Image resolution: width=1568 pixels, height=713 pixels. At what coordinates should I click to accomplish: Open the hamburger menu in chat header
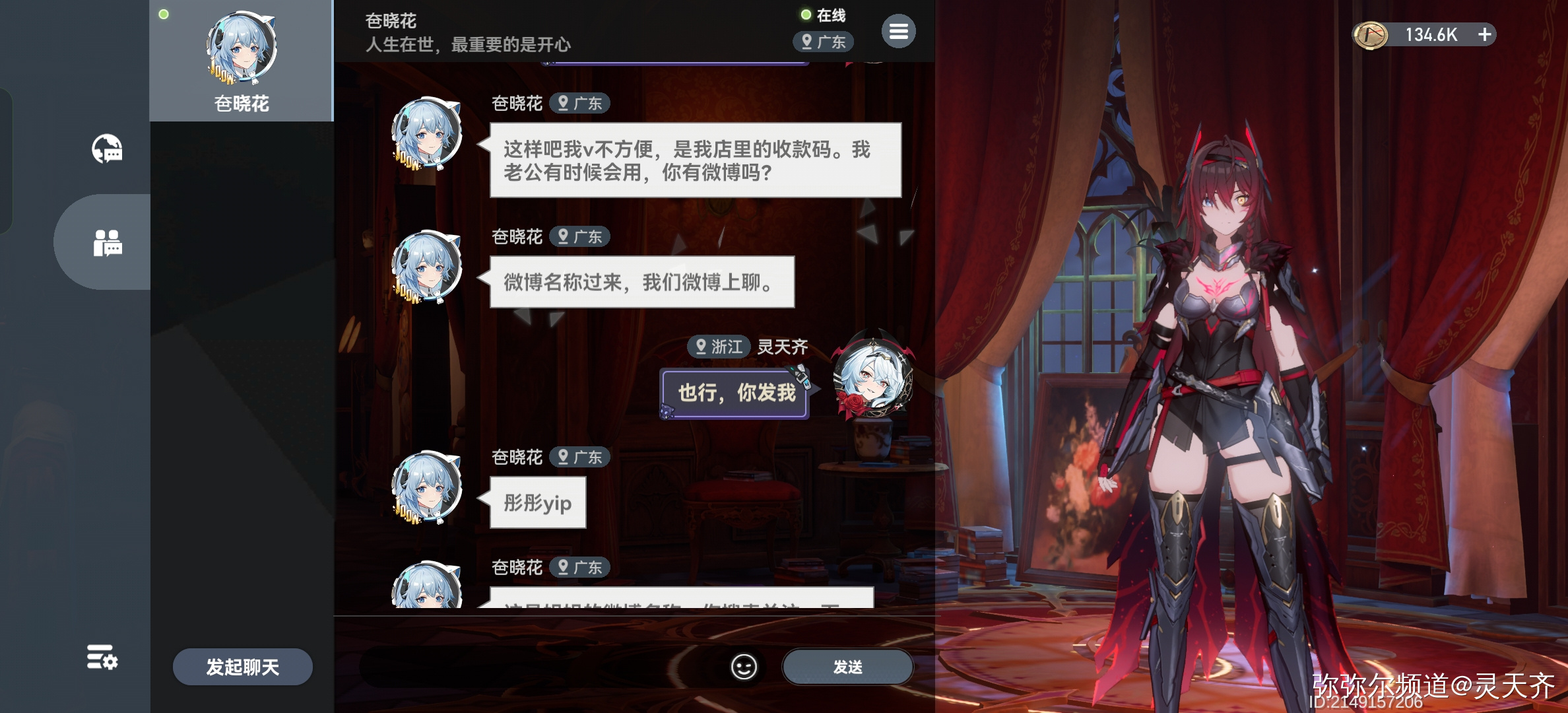[898, 30]
